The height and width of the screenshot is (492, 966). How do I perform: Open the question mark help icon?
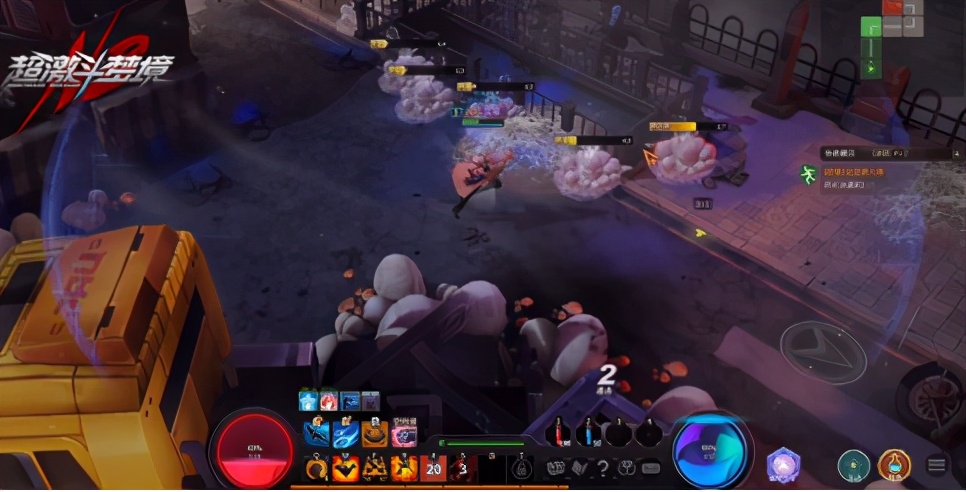click(x=602, y=467)
